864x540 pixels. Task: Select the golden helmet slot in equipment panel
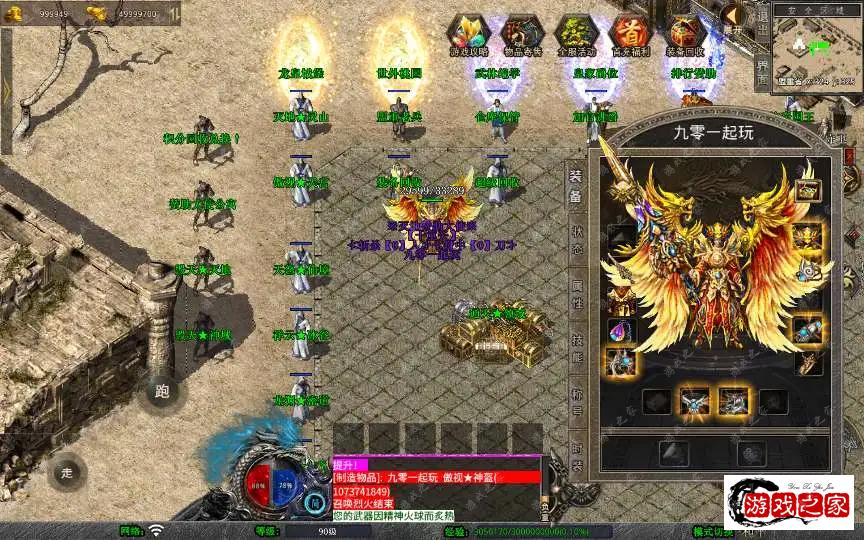(807, 237)
